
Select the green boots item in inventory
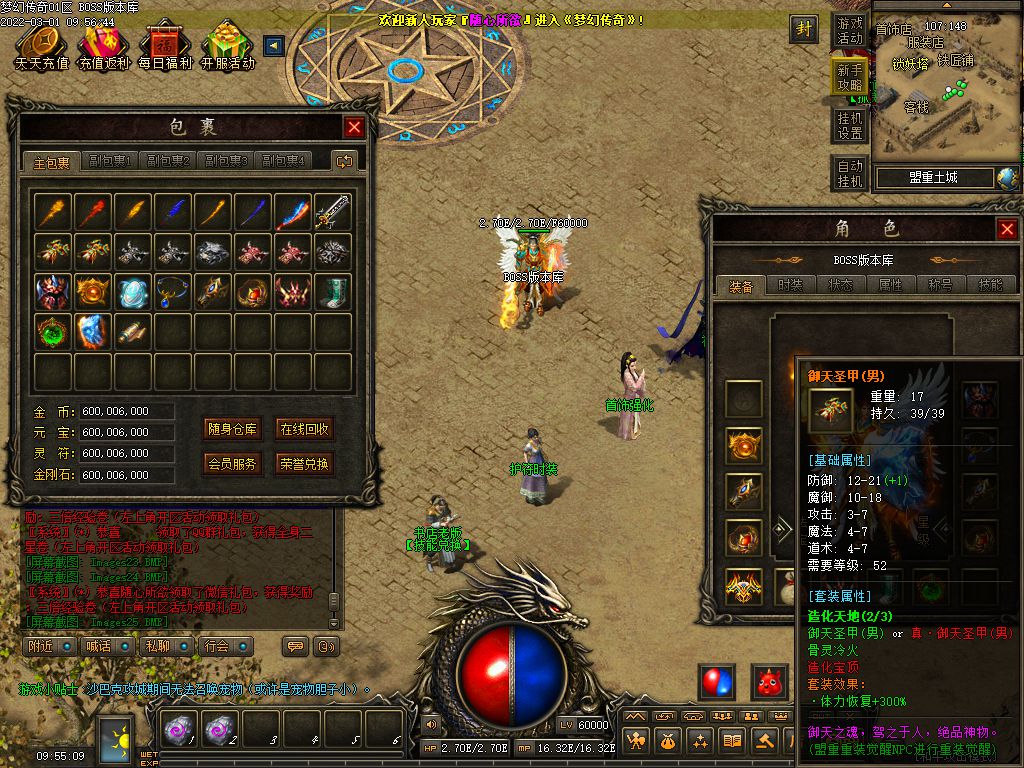333,291
